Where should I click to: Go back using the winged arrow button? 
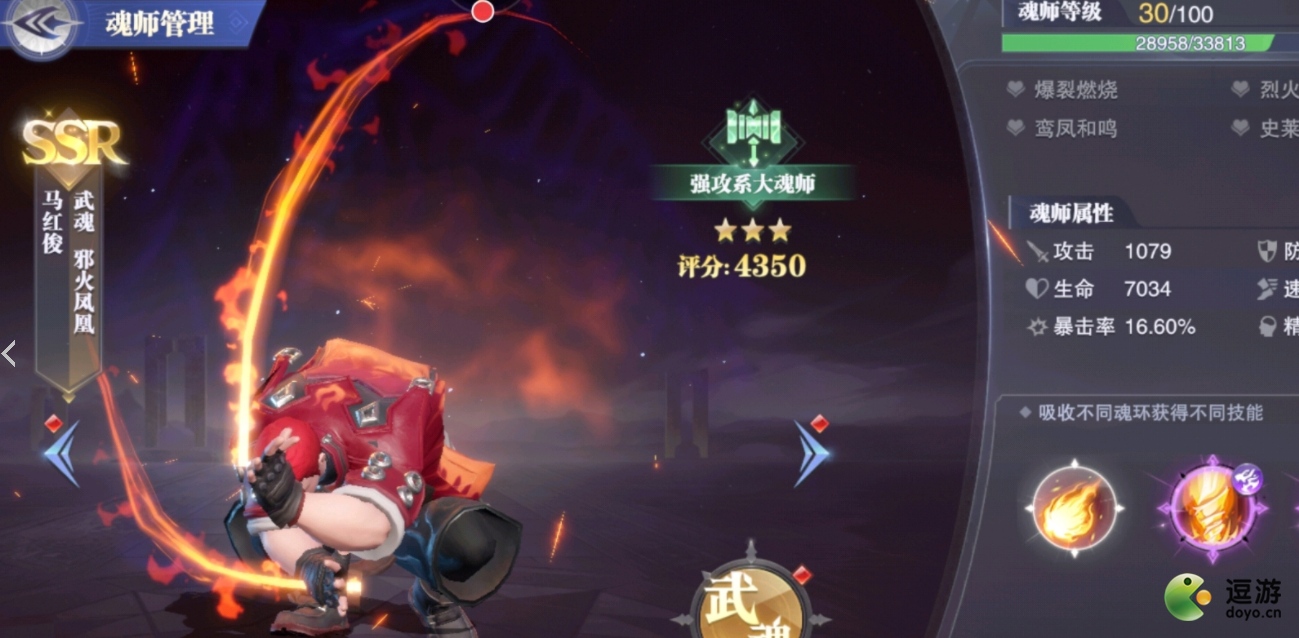pos(41,28)
